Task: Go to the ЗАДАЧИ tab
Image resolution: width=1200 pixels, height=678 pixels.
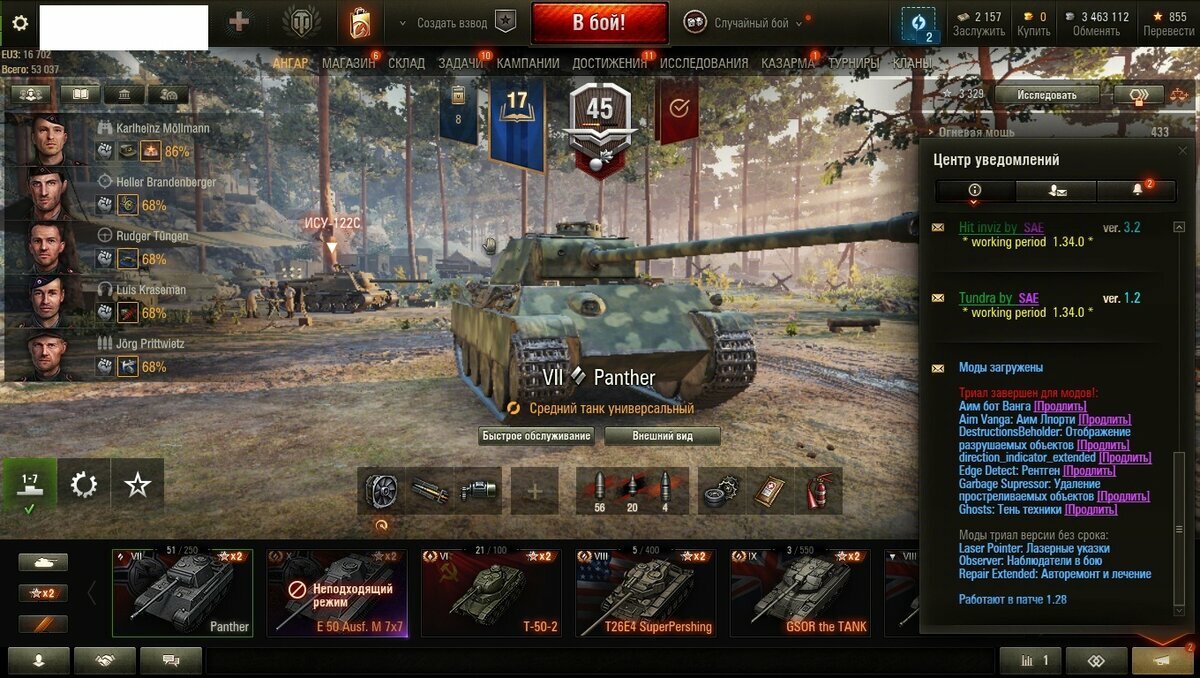Action: point(461,63)
